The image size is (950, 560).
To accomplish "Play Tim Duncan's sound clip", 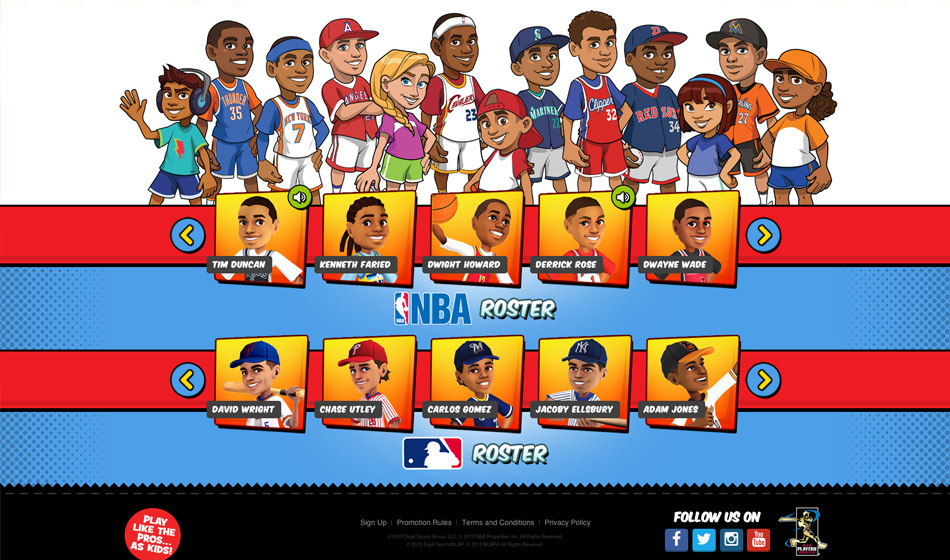I will [299, 197].
